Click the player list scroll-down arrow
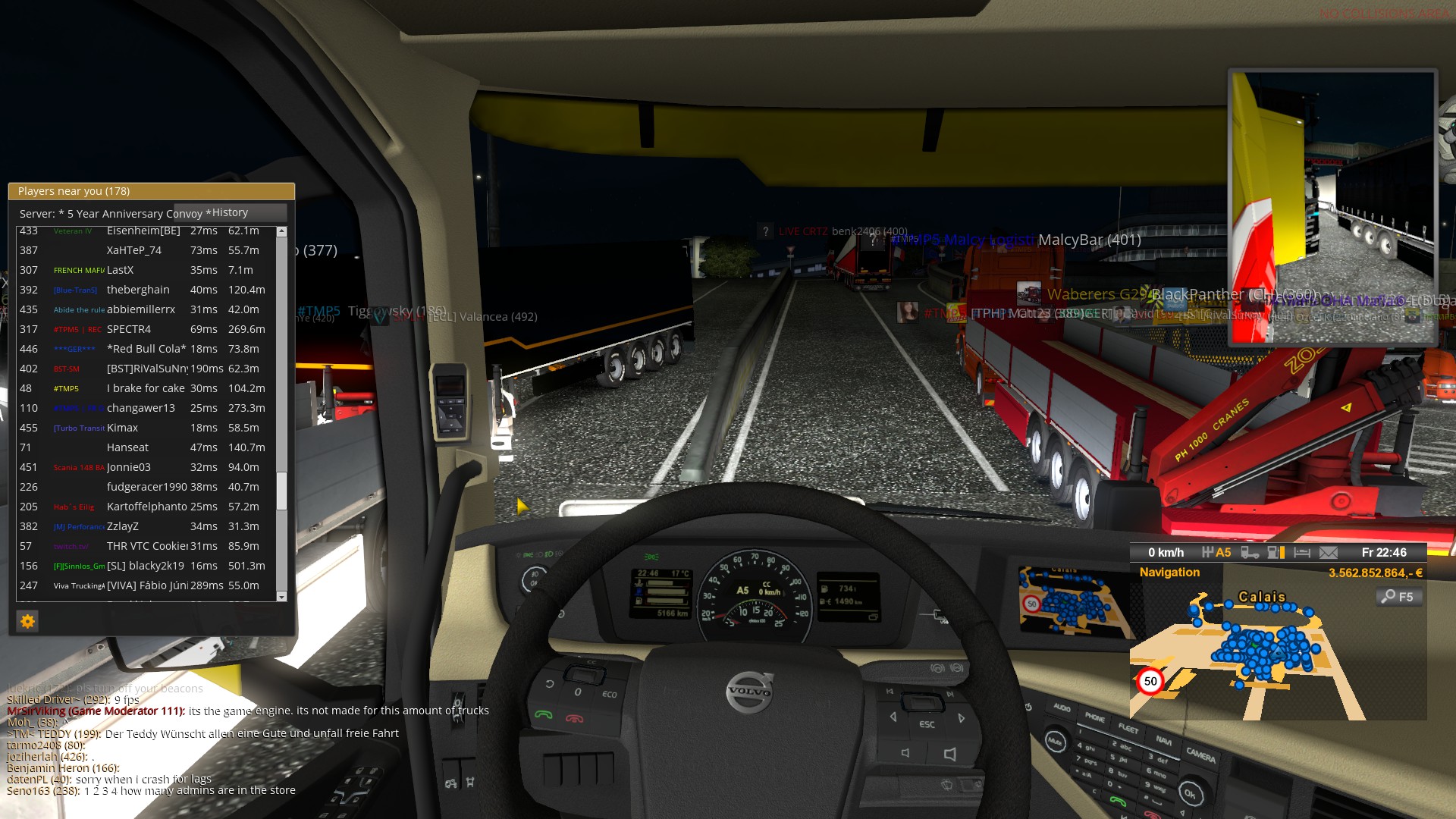Screen dimensions: 1456x819 [281, 597]
